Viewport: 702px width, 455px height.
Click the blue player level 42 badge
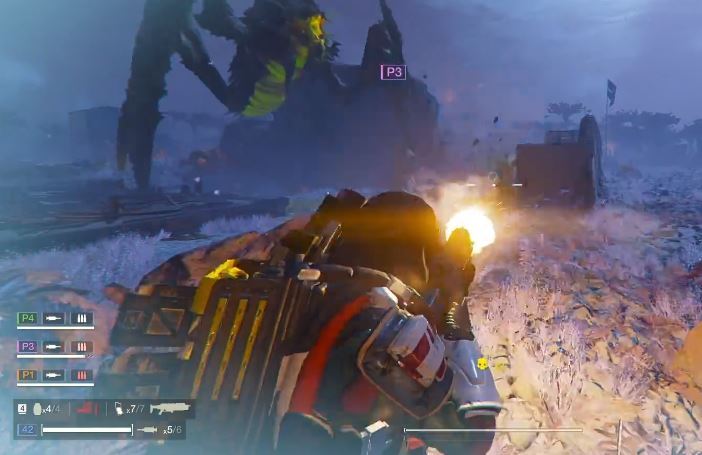[x=27, y=430]
